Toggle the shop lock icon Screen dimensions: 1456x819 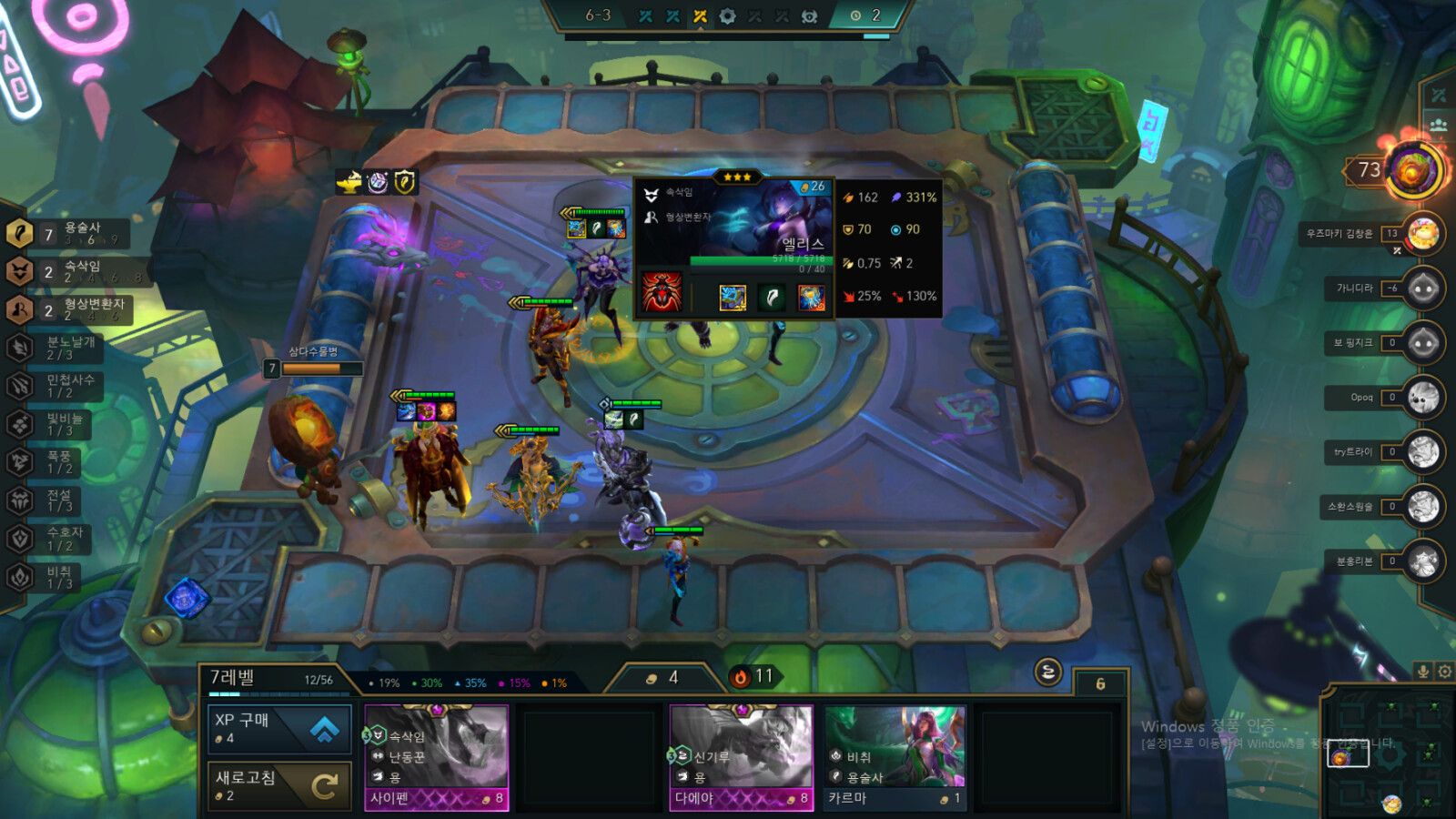click(1048, 672)
